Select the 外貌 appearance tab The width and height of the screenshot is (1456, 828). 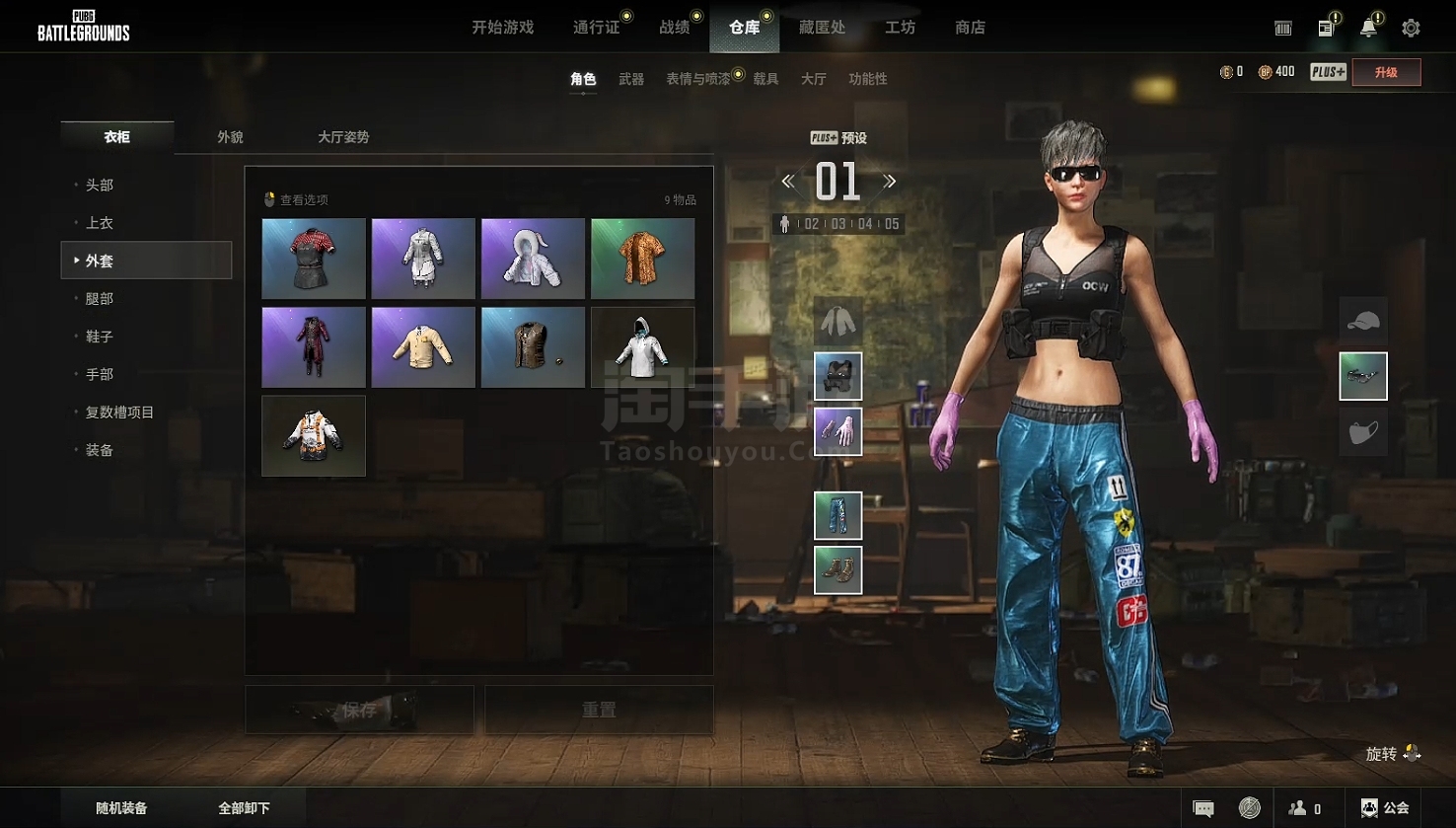pyautogui.click(x=230, y=137)
